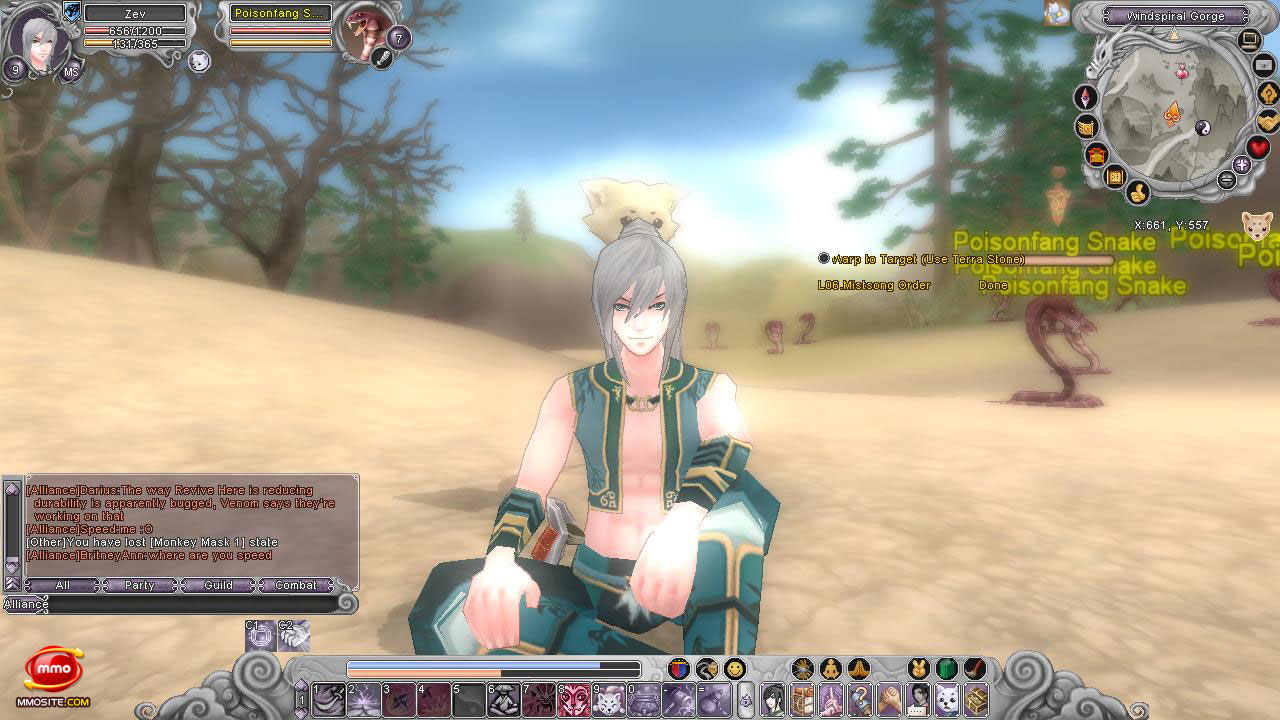Use the straw-hat meditating figure skill in slot 6

[503, 699]
